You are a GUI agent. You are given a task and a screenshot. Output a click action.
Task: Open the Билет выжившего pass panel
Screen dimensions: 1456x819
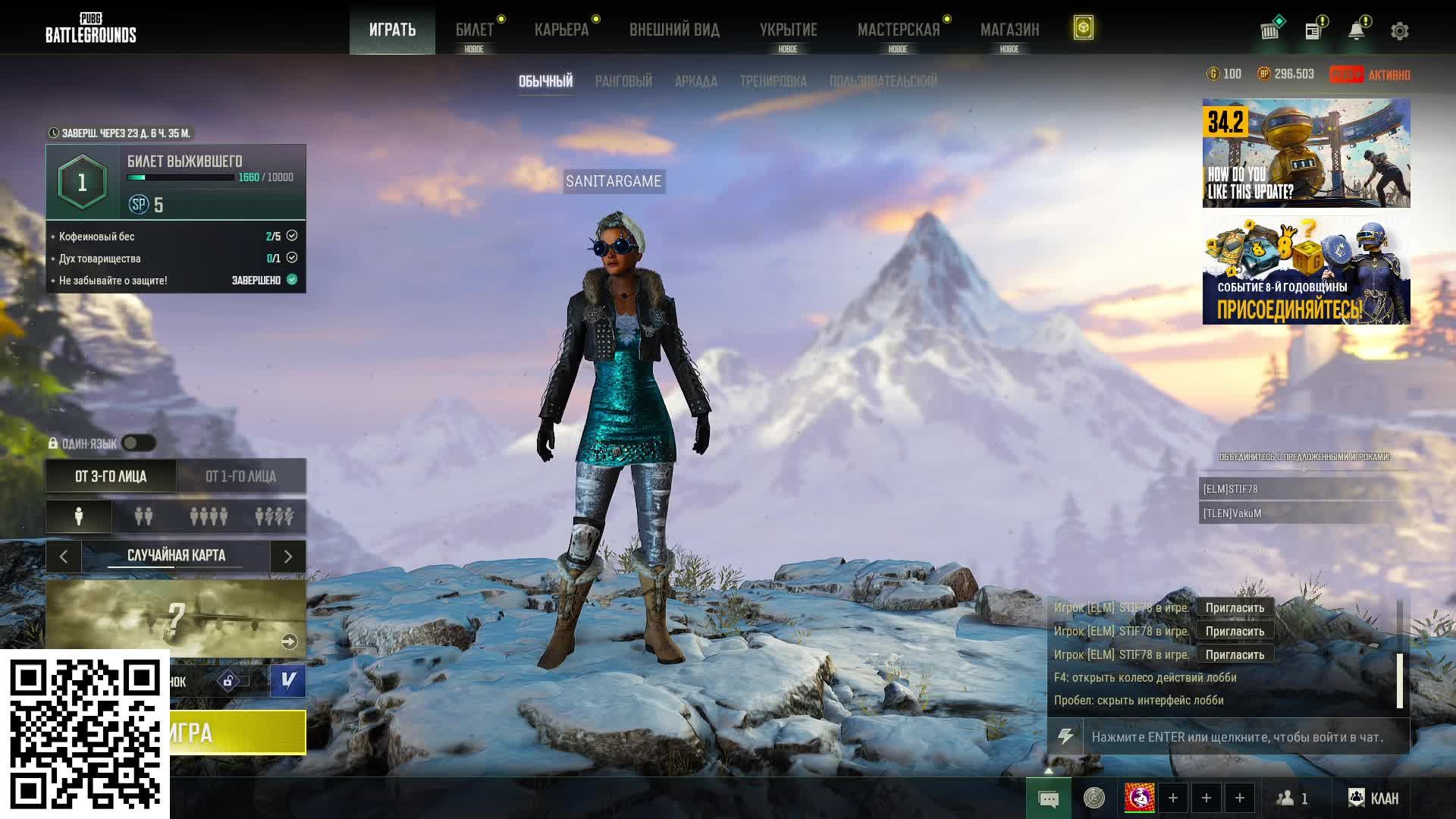tap(176, 182)
